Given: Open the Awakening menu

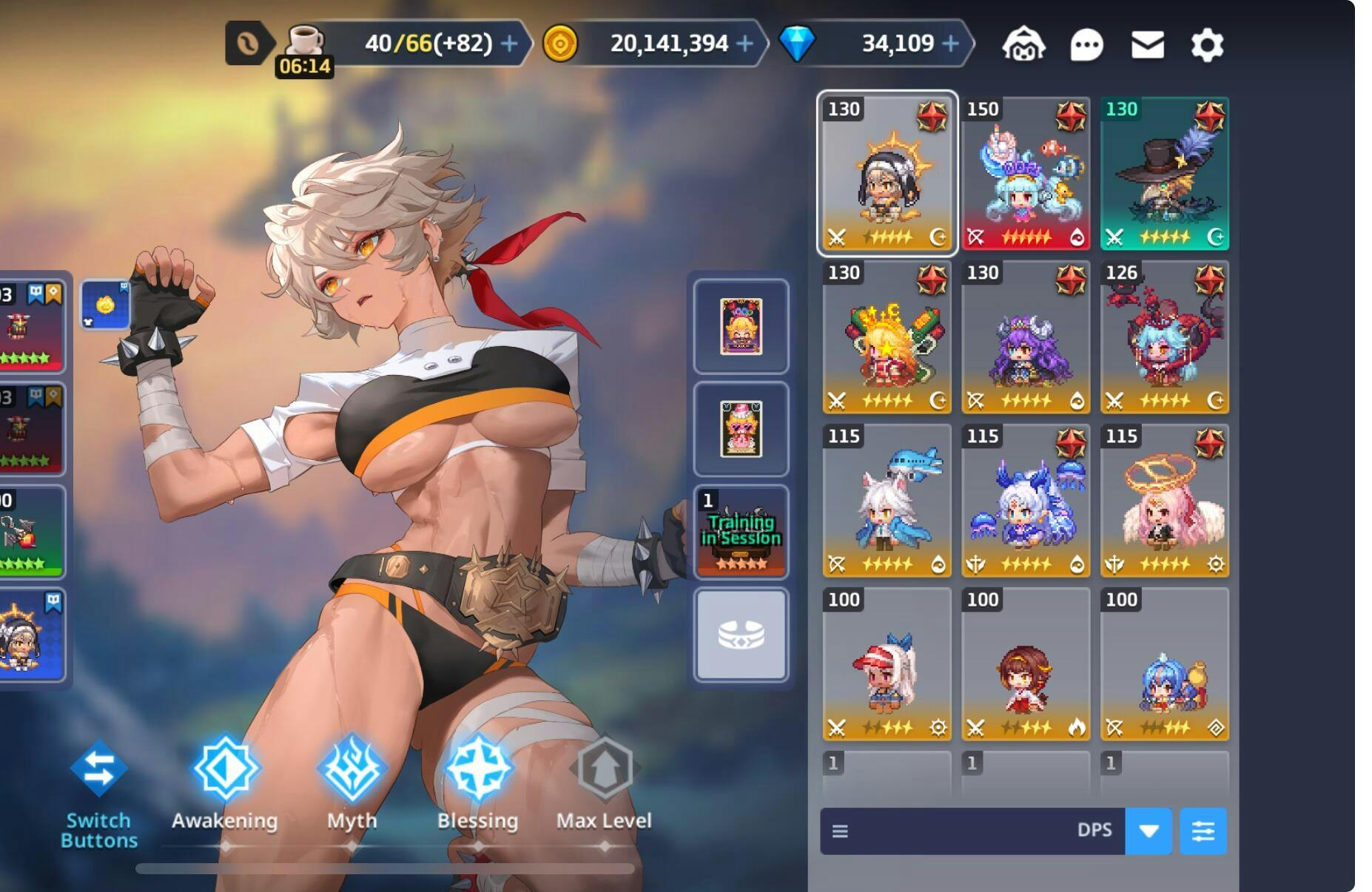Looking at the screenshot, I should click(225, 784).
